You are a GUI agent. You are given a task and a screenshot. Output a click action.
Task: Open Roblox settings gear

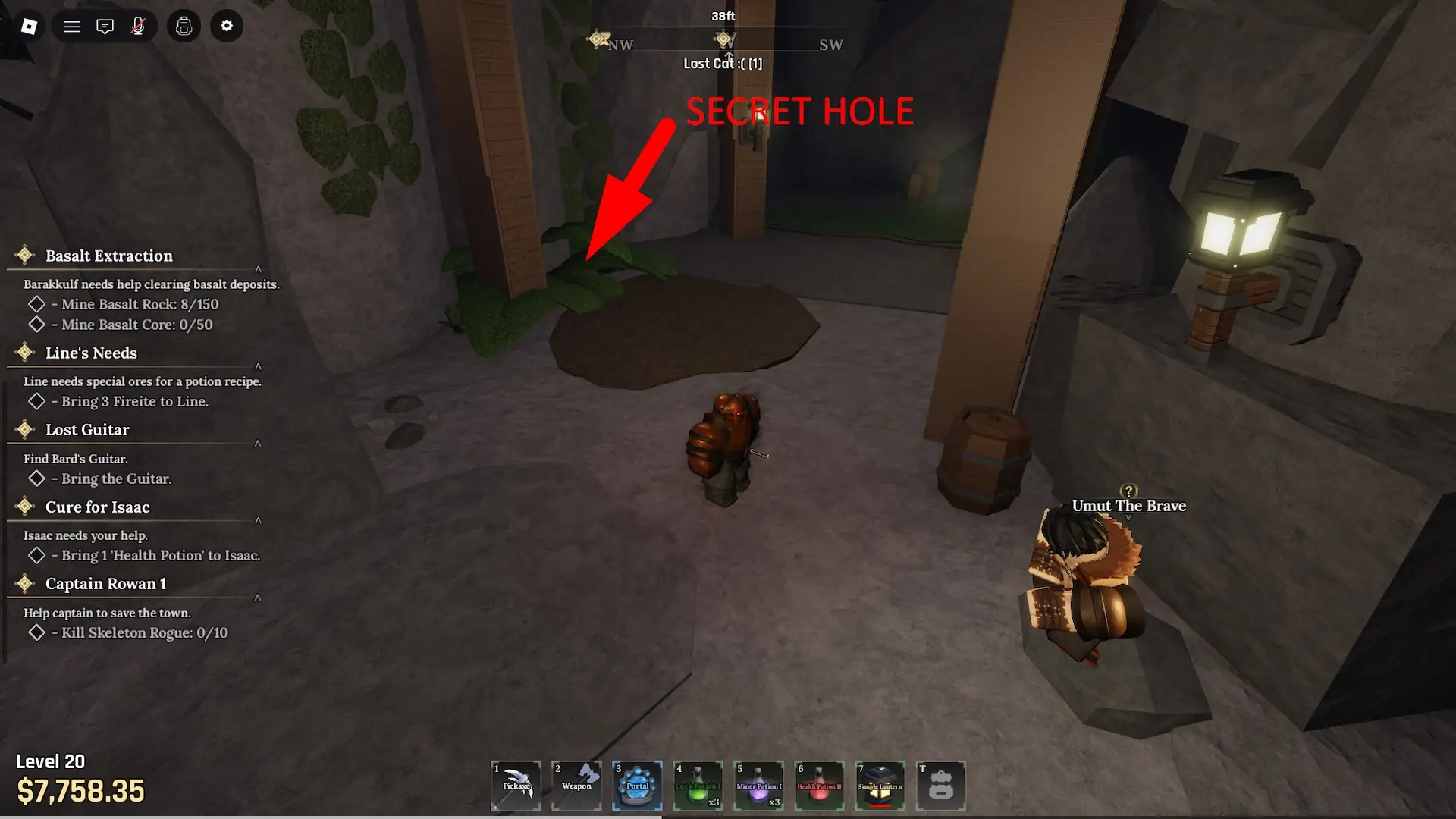[x=227, y=25]
